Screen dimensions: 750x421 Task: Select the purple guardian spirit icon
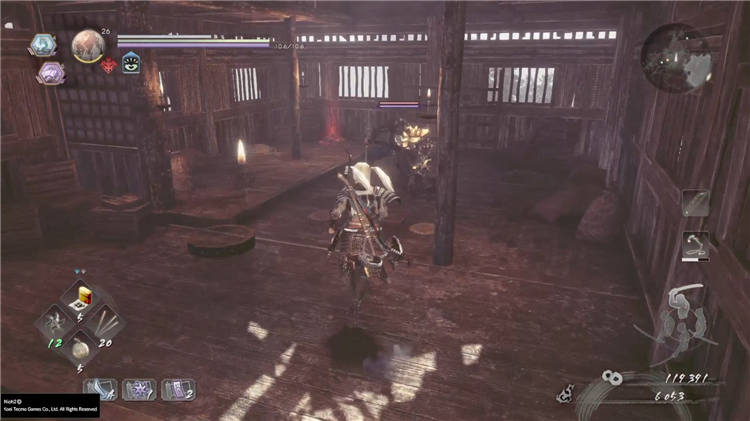(x=49, y=73)
